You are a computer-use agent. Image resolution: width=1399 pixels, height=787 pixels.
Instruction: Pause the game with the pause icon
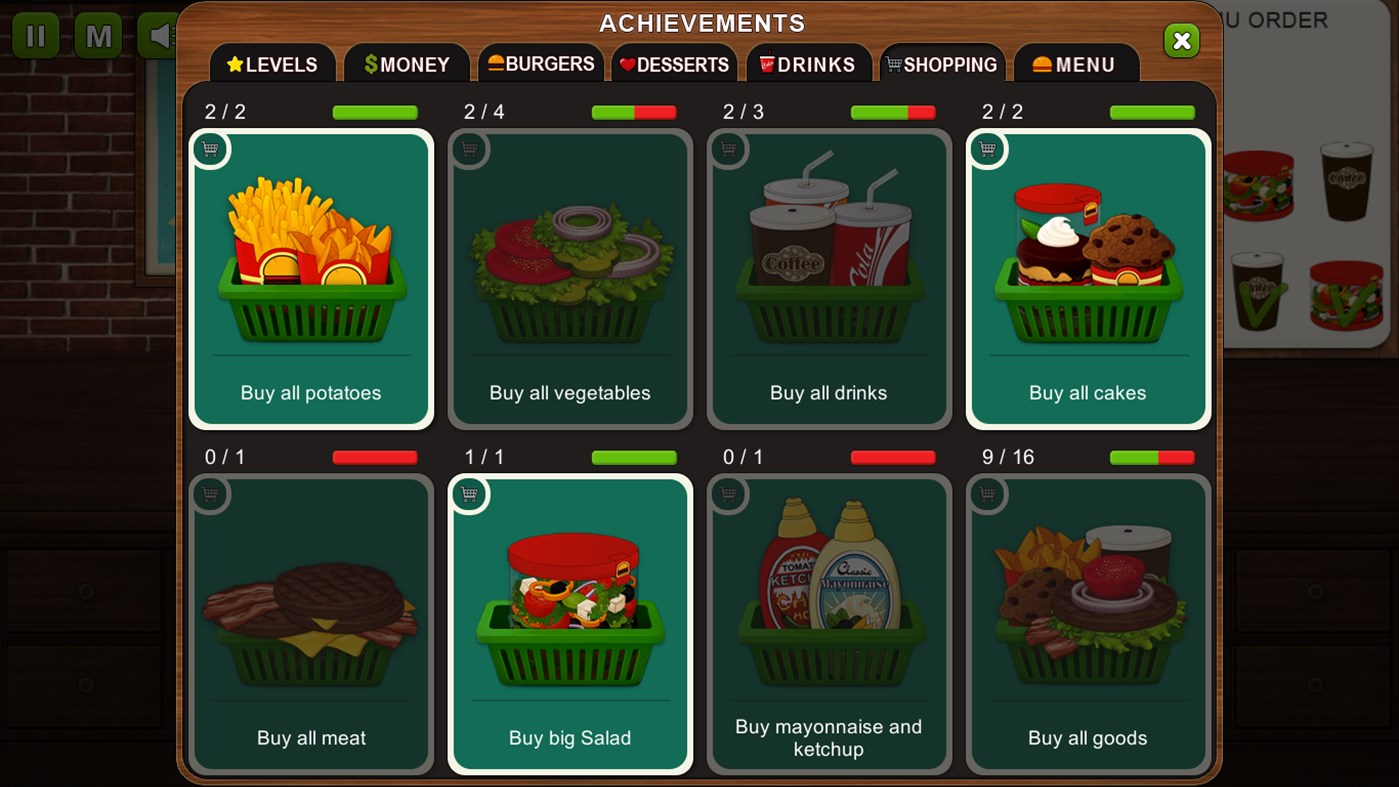pos(36,35)
